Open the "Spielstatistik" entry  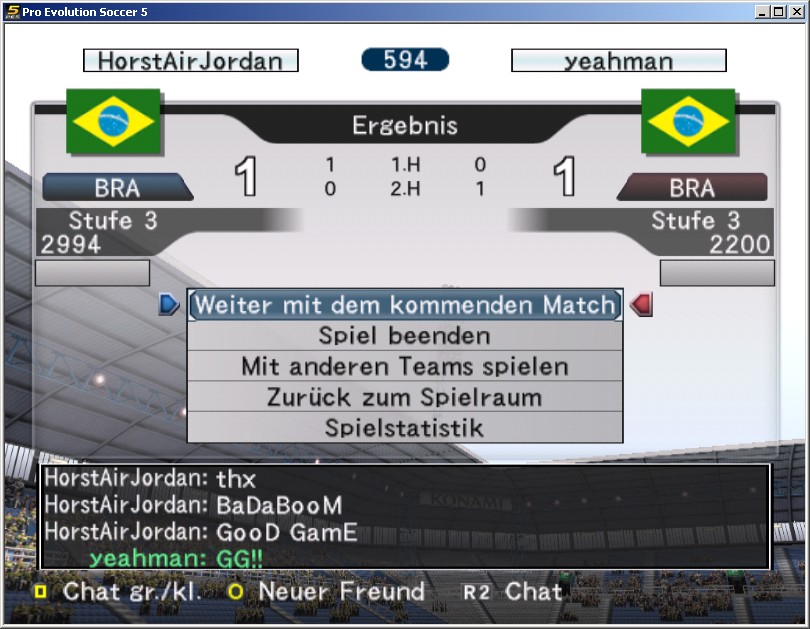405,428
